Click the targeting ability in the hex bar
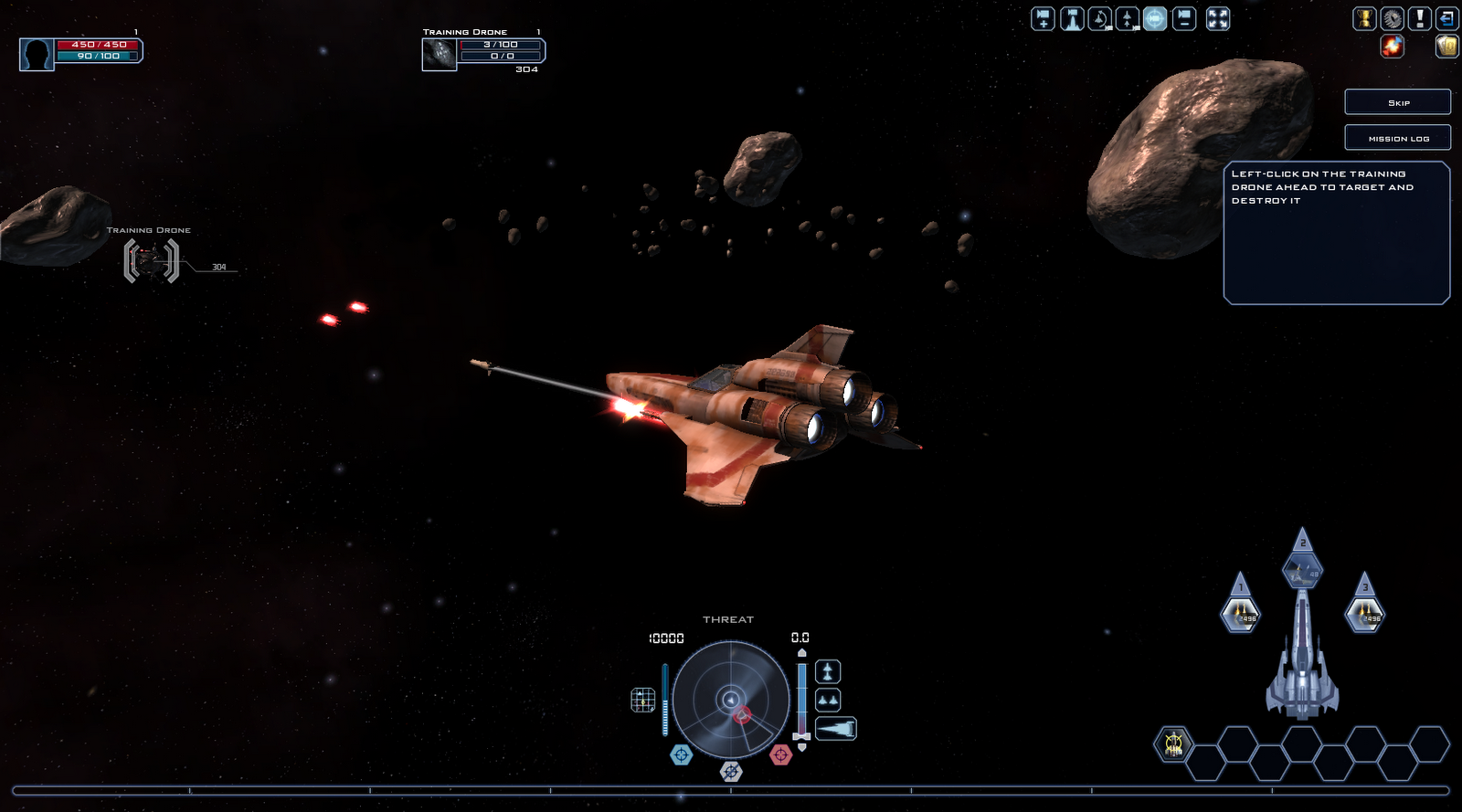 1172,744
